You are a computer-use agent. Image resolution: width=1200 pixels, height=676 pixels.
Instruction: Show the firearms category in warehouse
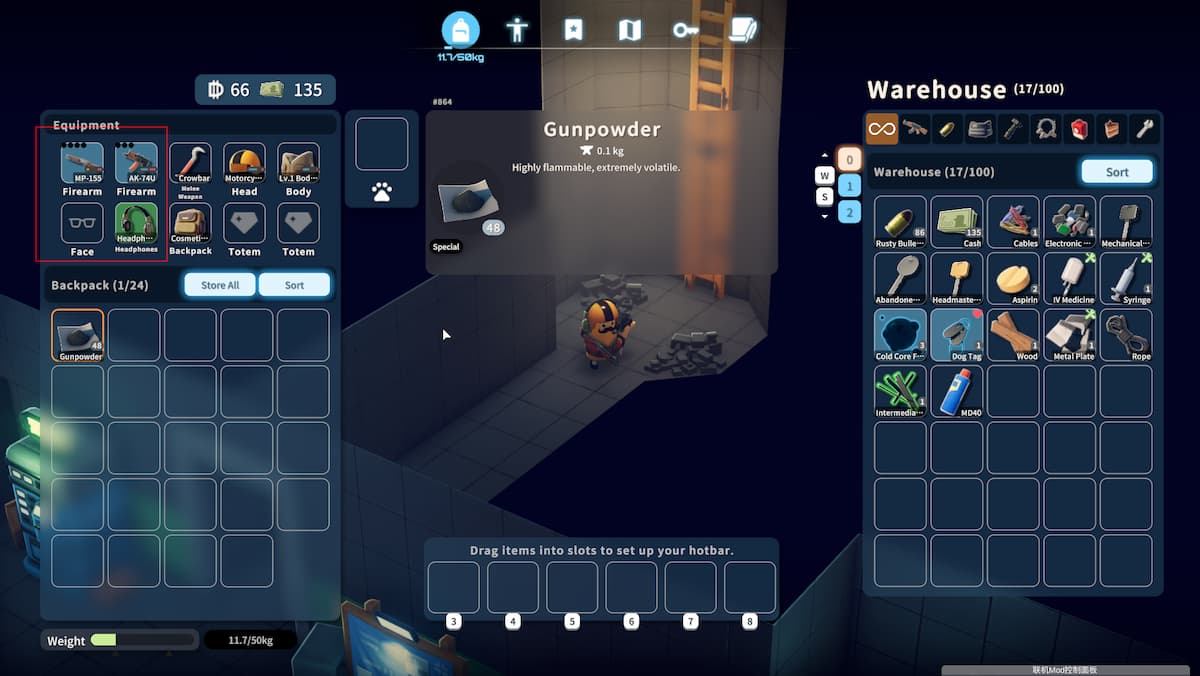point(914,128)
